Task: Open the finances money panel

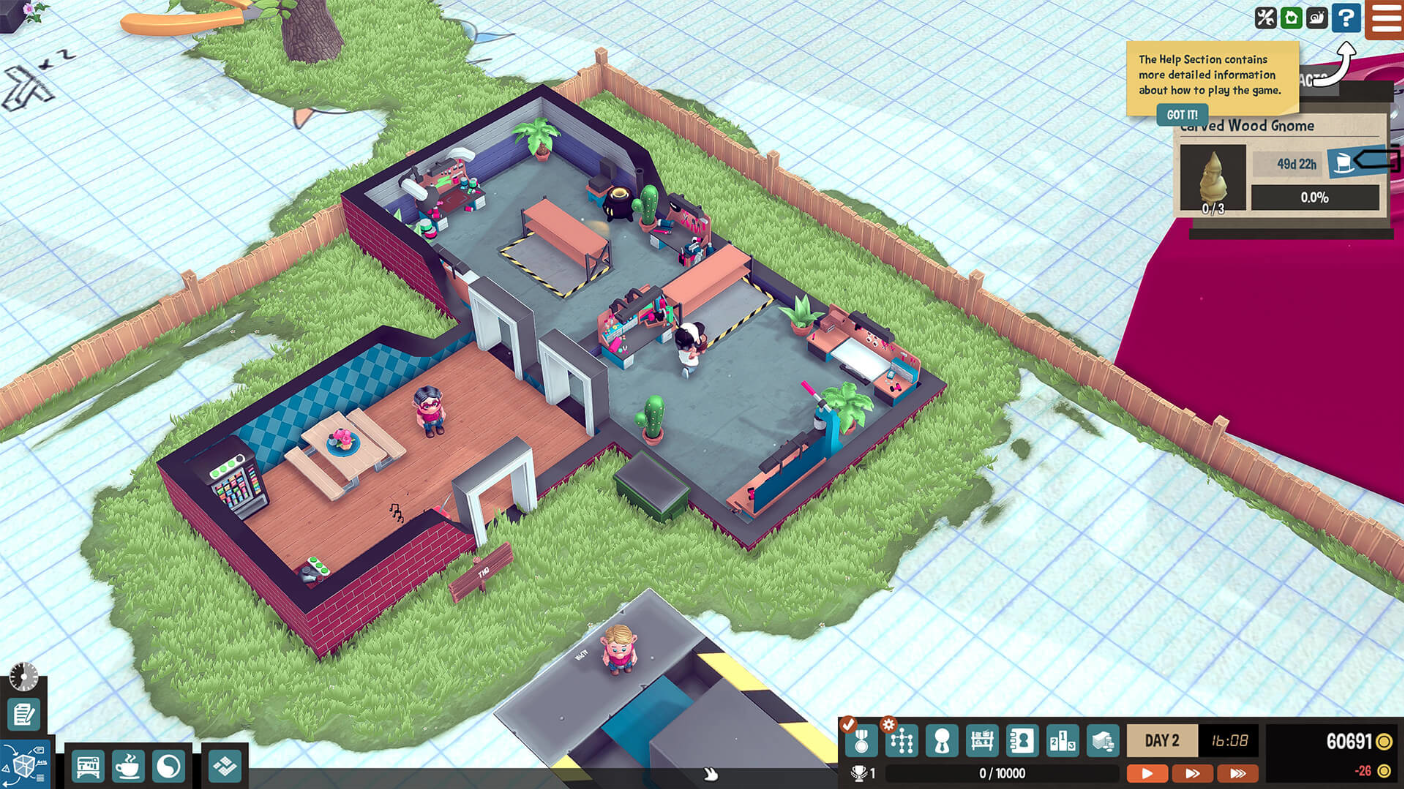Action: point(1101,740)
